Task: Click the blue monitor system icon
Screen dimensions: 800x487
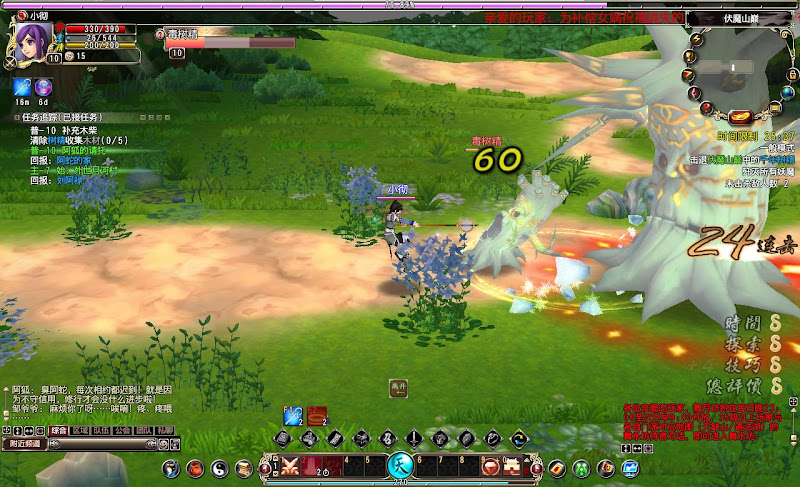Action: tap(630, 468)
